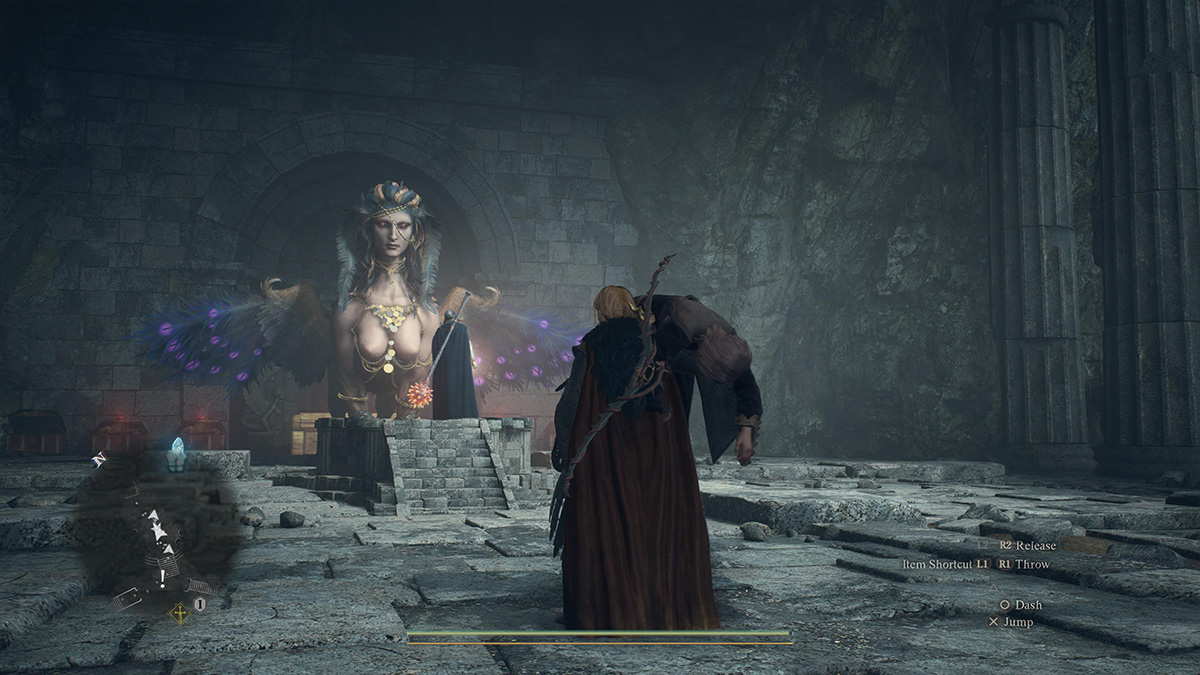Click the gold sword vocation emblem
The image size is (1200, 675).
(x=179, y=612)
